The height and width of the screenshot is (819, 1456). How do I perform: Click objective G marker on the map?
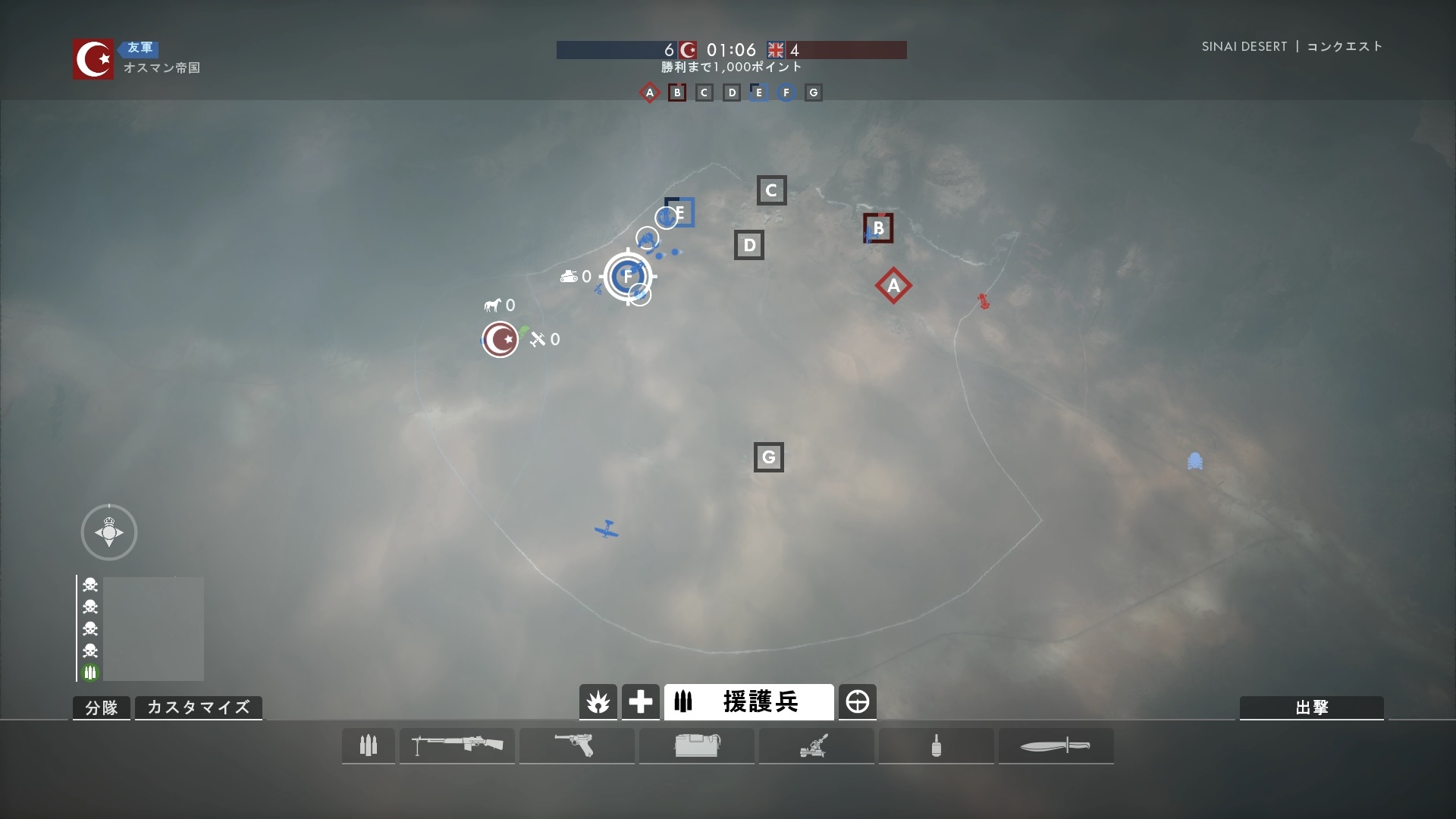pyautogui.click(x=768, y=457)
